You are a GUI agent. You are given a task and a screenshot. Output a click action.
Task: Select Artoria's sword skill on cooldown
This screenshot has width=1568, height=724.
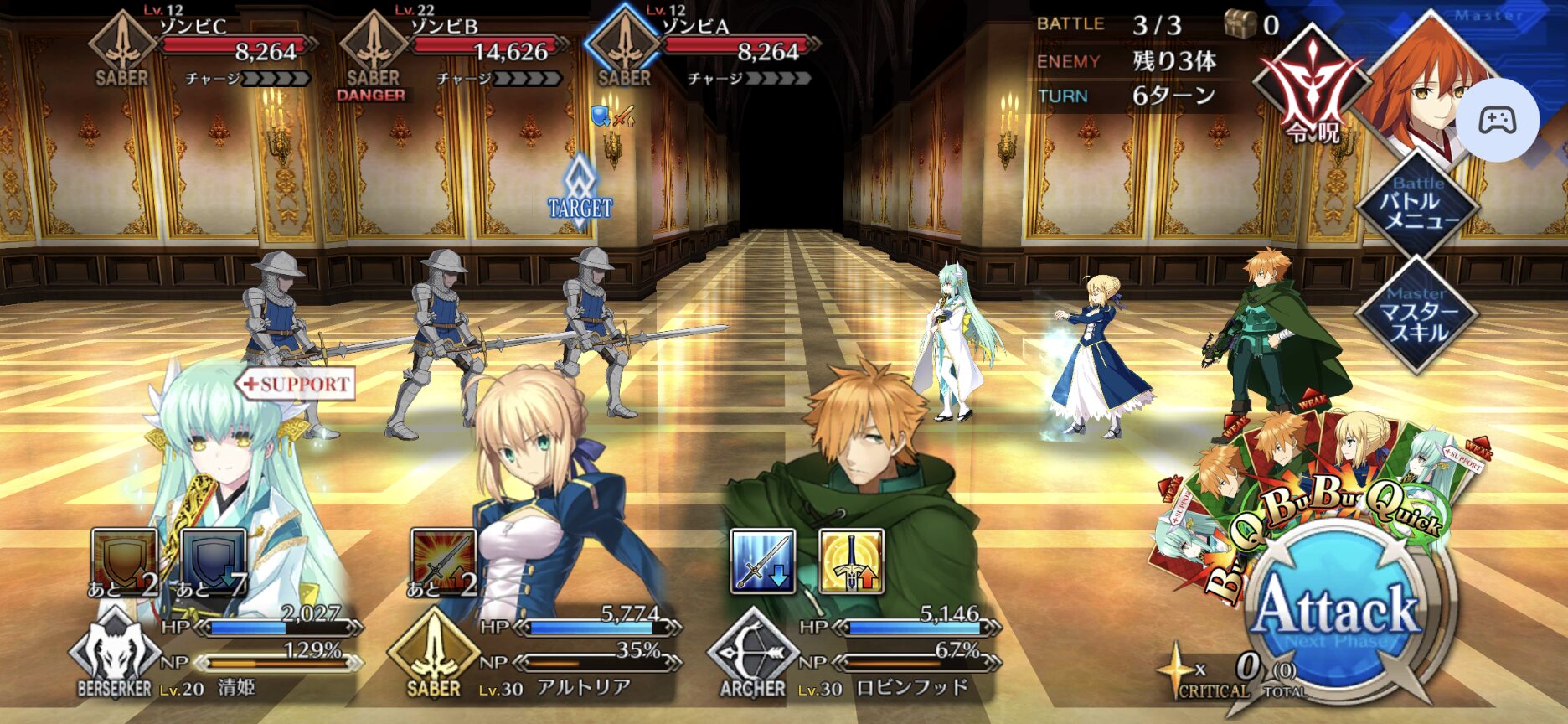point(443,561)
